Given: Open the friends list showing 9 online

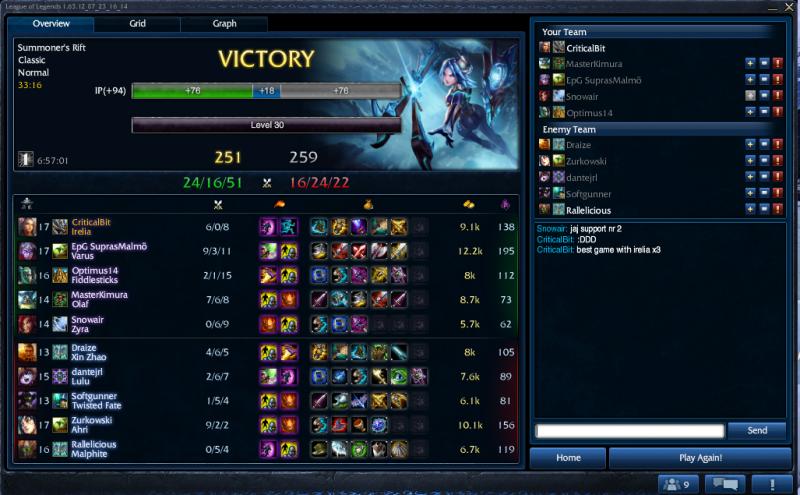Looking at the screenshot, I should (x=678, y=484).
